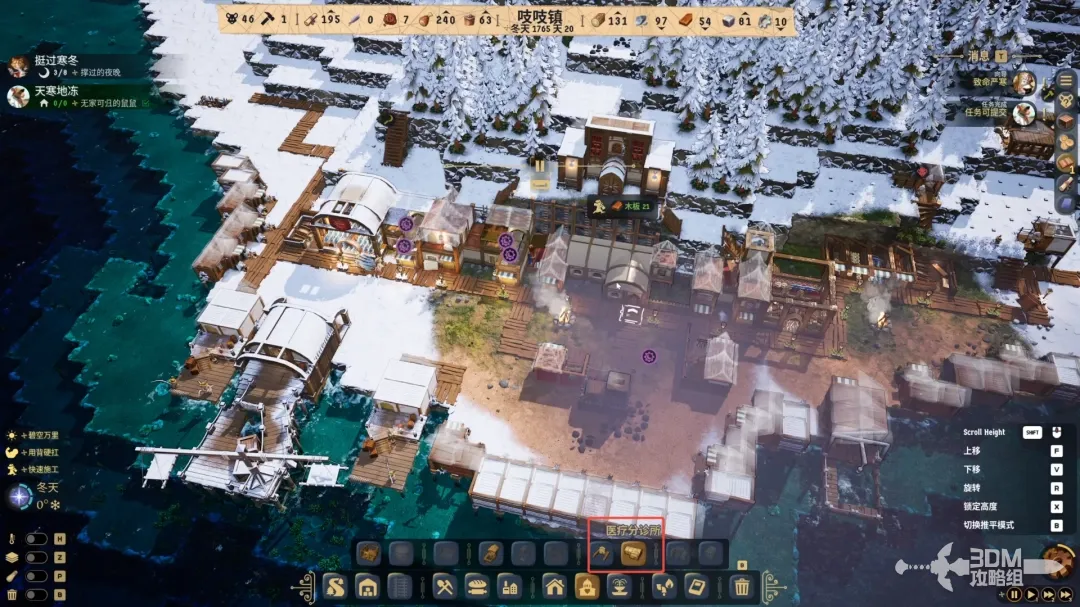Select the highlighted 医疗分诊所 building
Viewport: 1080px width, 607px height.
coord(632,552)
